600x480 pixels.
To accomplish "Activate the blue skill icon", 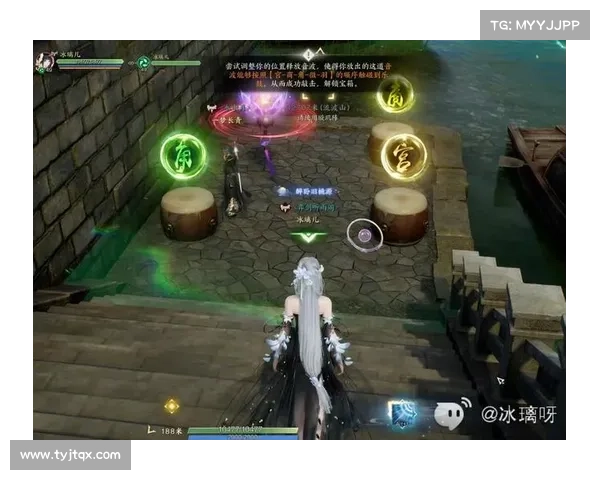I will [403, 414].
